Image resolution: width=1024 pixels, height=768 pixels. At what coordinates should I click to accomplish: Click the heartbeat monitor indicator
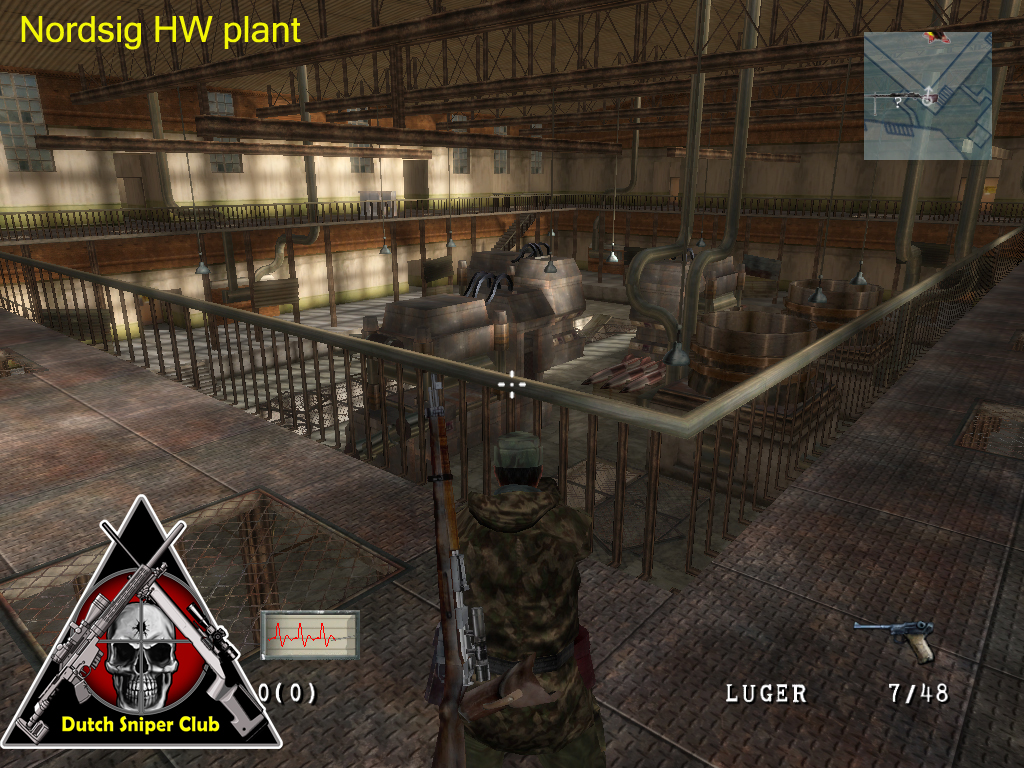coord(309,635)
